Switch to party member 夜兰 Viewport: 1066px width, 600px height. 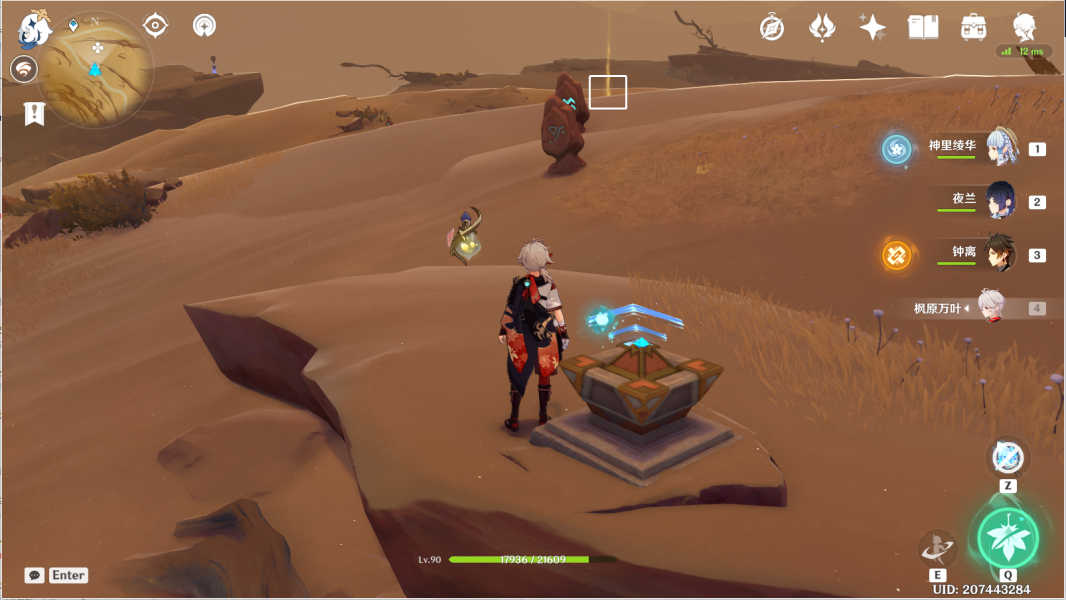(x=1001, y=201)
